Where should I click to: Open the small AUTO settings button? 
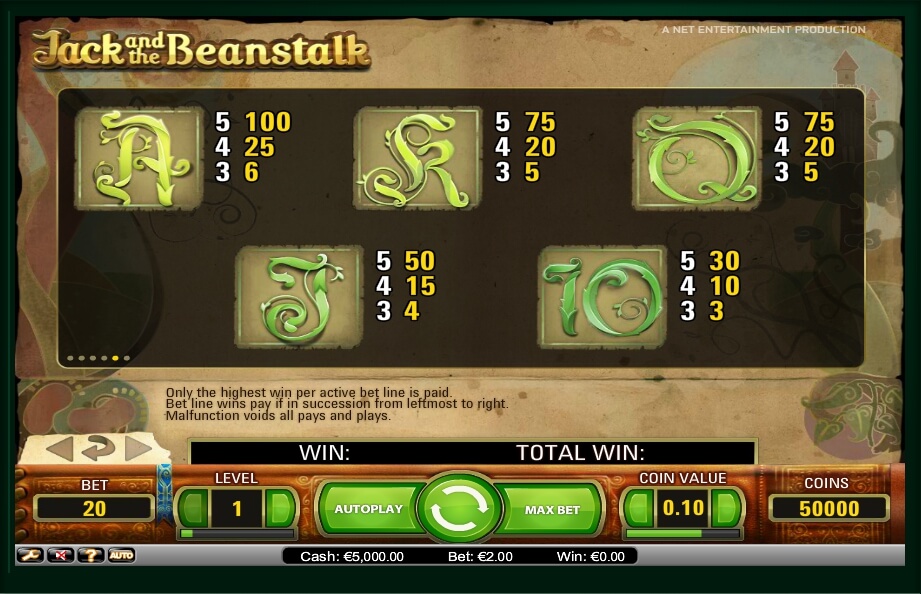[121, 555]
